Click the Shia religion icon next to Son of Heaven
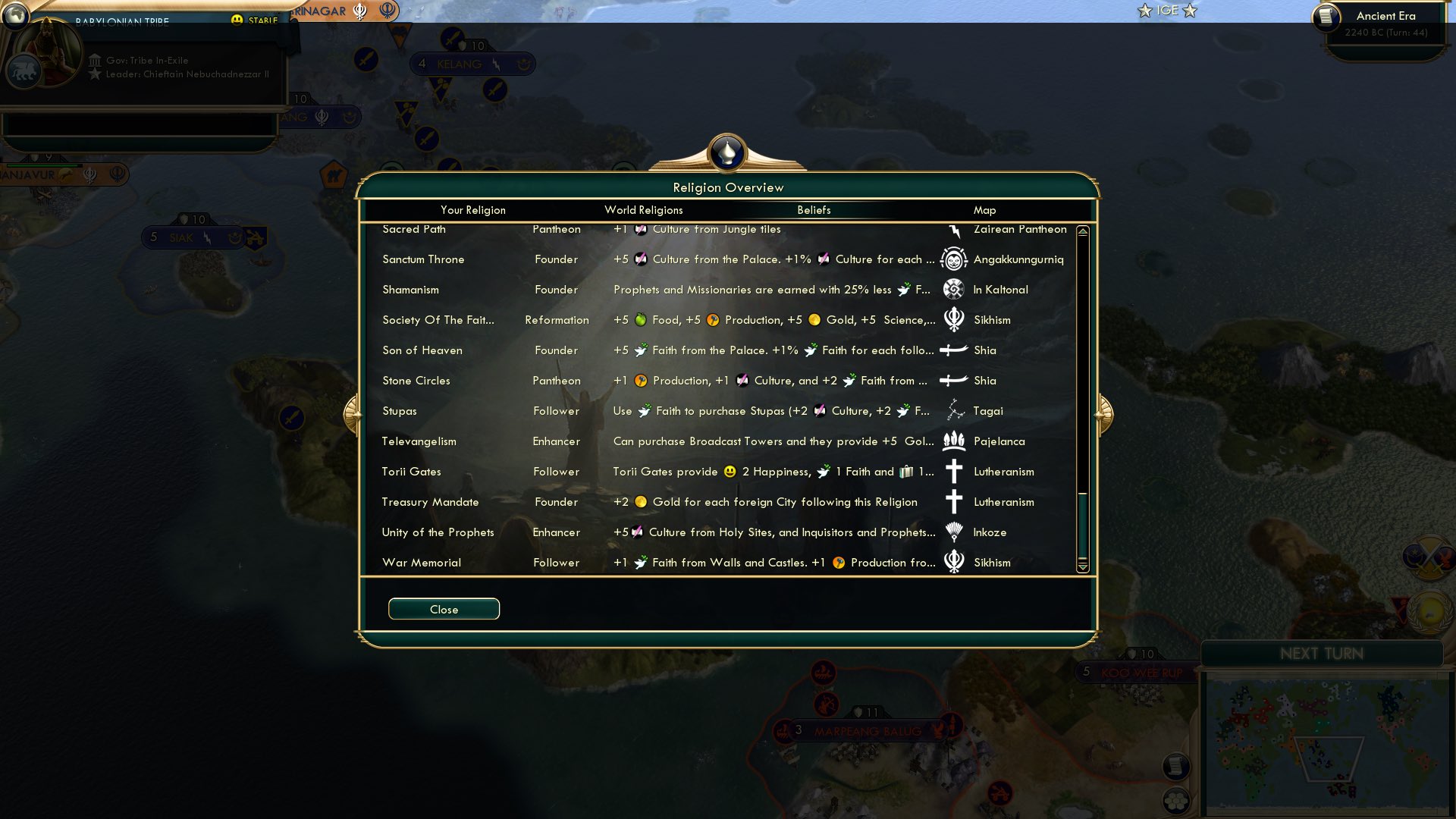 [953, 350]
